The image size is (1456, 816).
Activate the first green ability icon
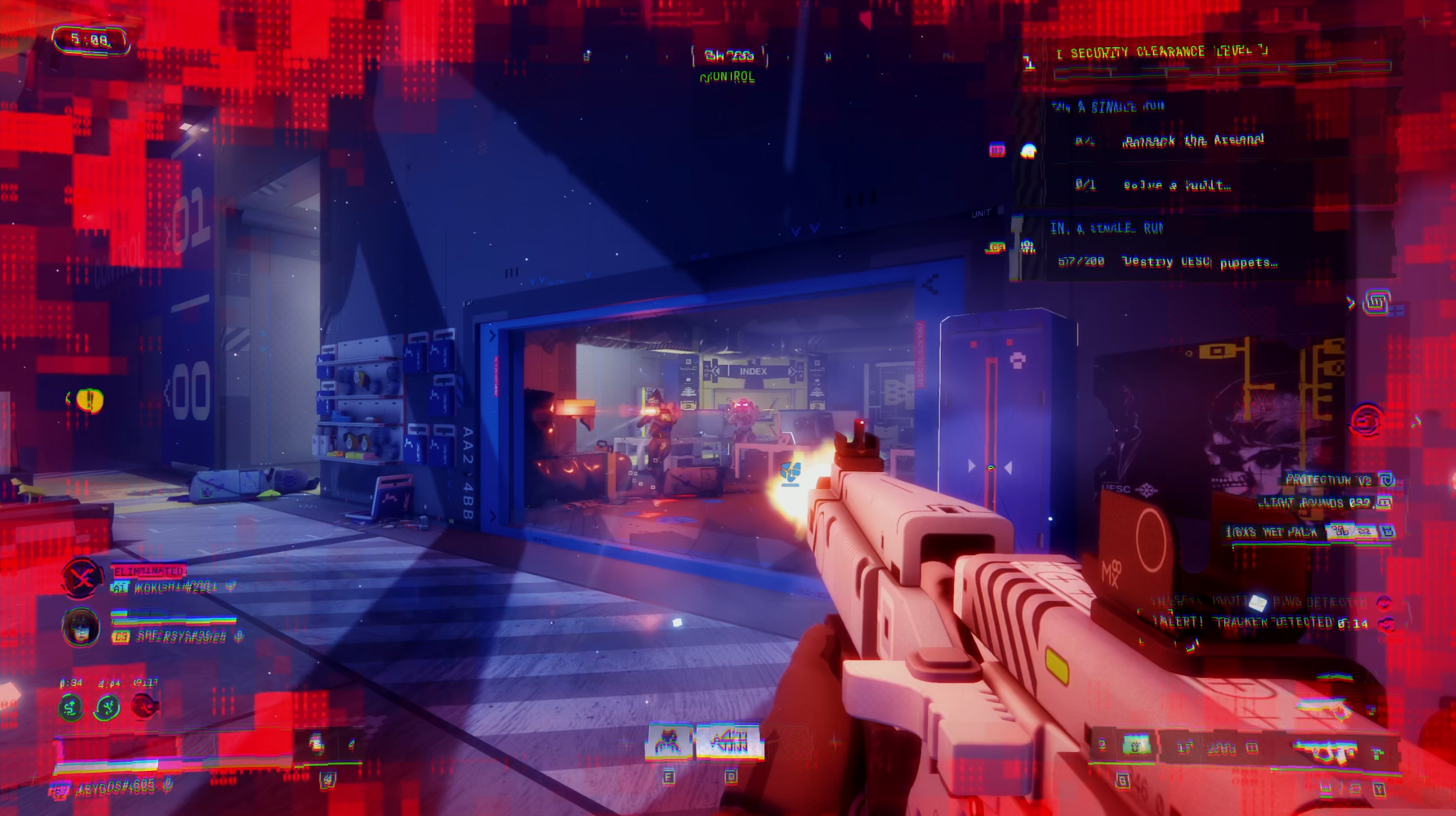[x=71, y=707]
